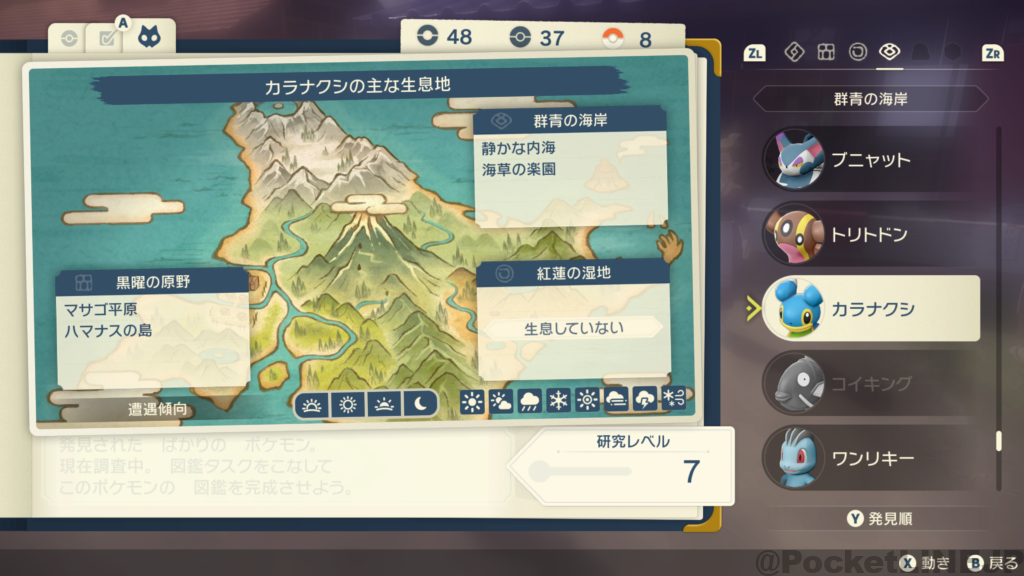Image resolution: width=1024 pixels, height=576 pixels.
Task: Select the 群青の海岸 eye-shaped area tab
Action: coord(889,52)
